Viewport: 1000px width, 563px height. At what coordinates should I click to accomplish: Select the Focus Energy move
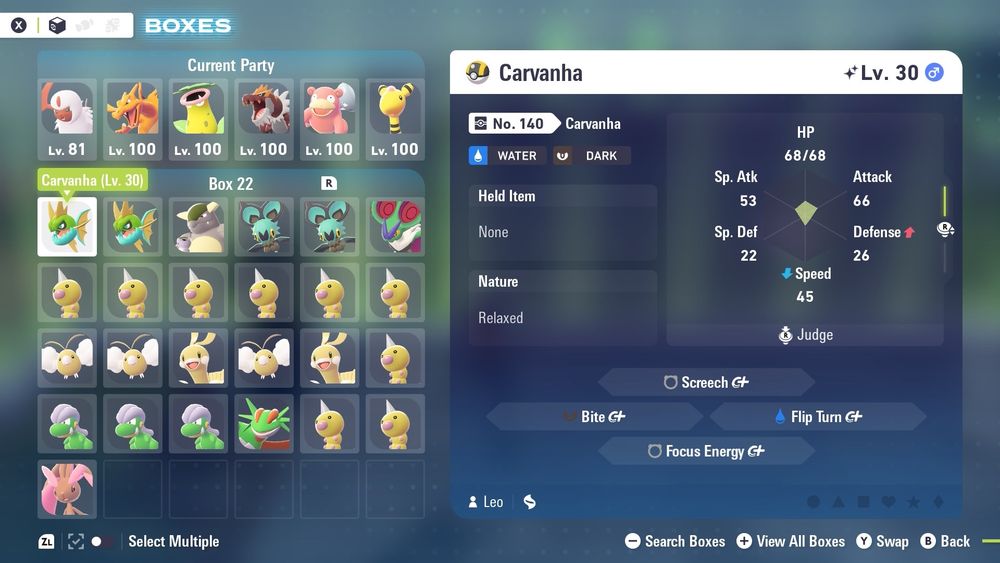(706, 451)
